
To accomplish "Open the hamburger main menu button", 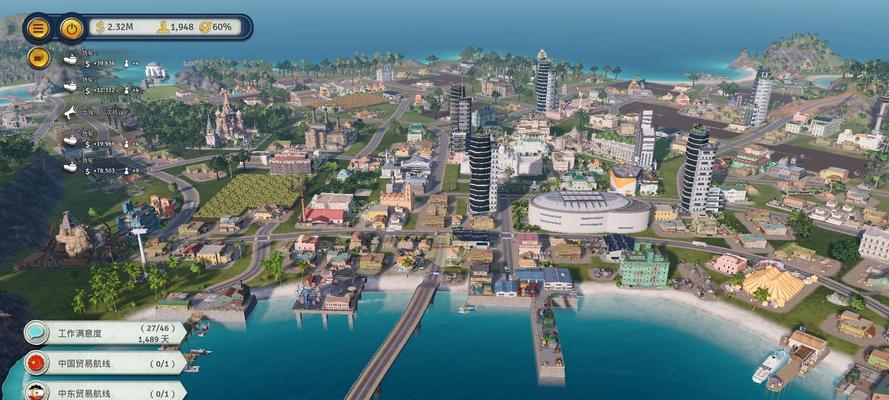I will [38, 28].
